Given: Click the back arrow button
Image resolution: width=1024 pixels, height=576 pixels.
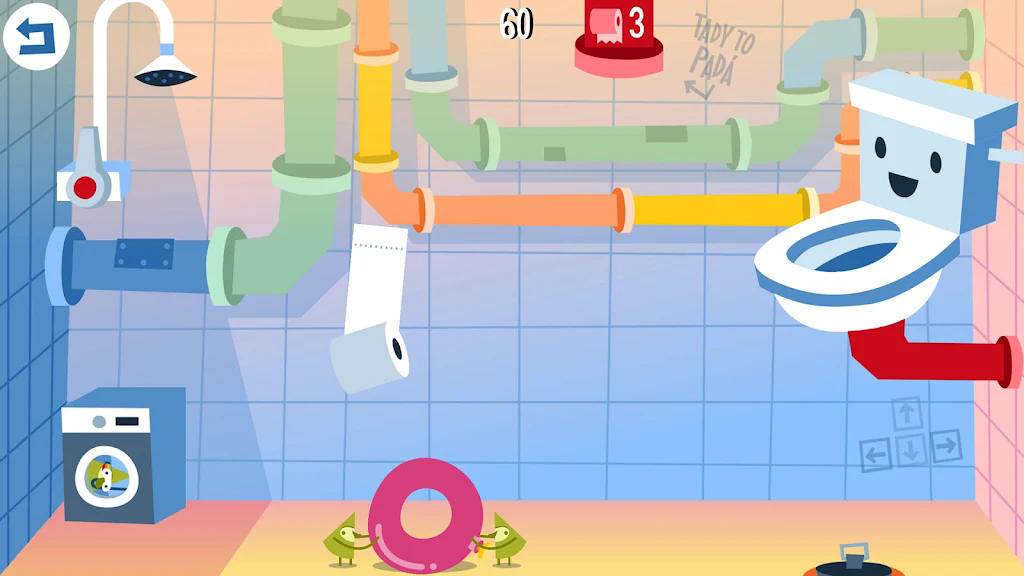Looking at the screenshot, I should 36,39.
